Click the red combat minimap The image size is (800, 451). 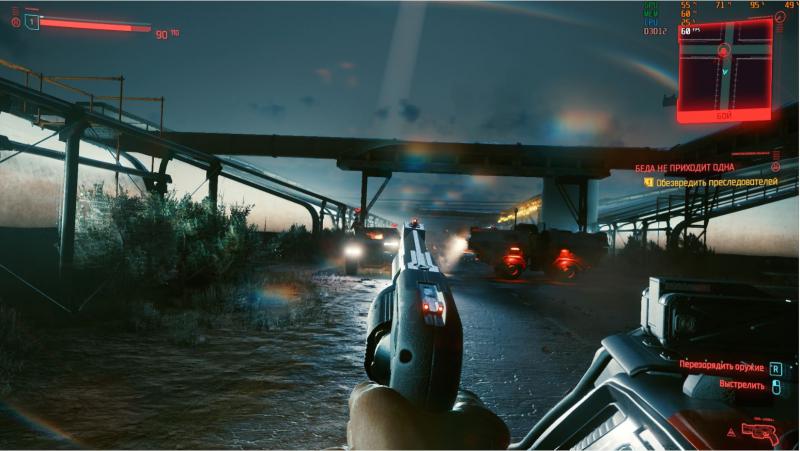click(x=724, y=66)
